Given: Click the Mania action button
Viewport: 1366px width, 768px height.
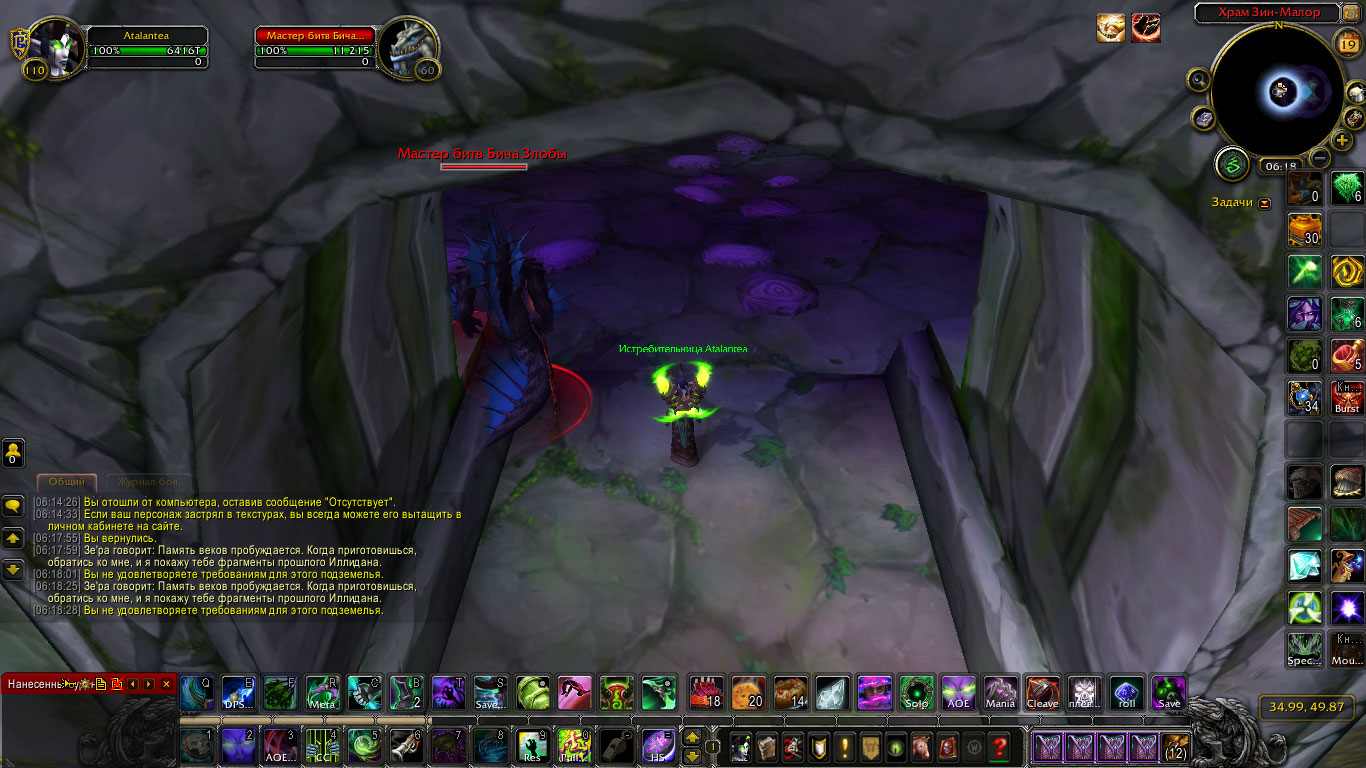Looking at the screenshot, I should (1000, 692).
